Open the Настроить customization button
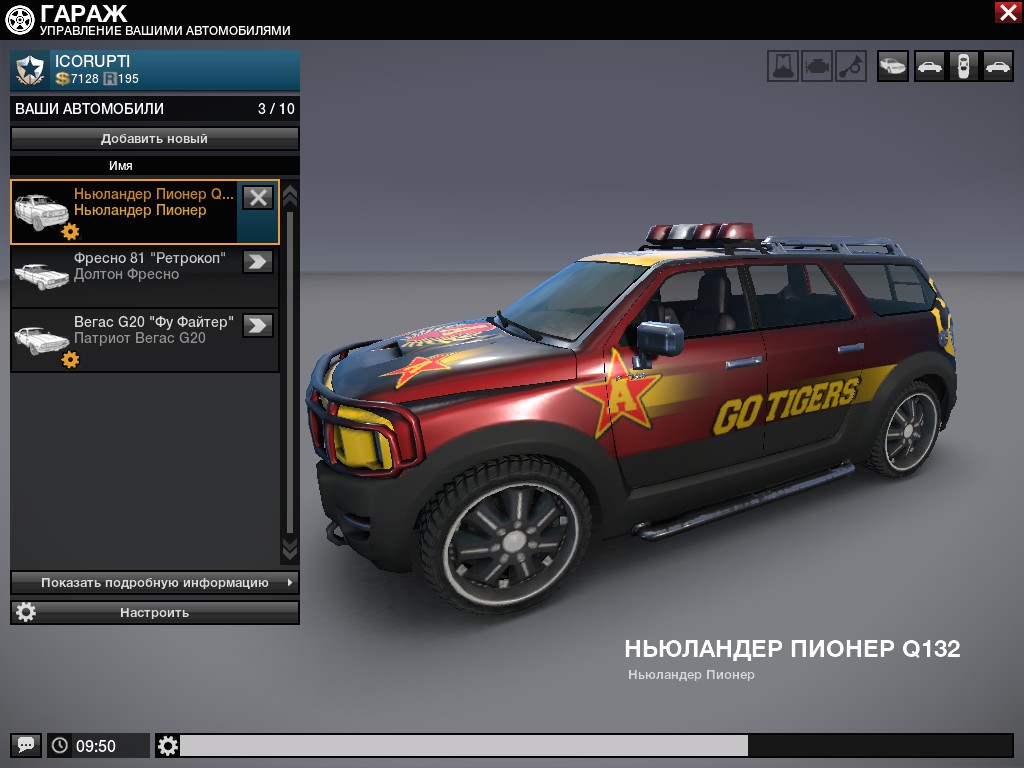 pyautogui.click(x=155, y=612)
